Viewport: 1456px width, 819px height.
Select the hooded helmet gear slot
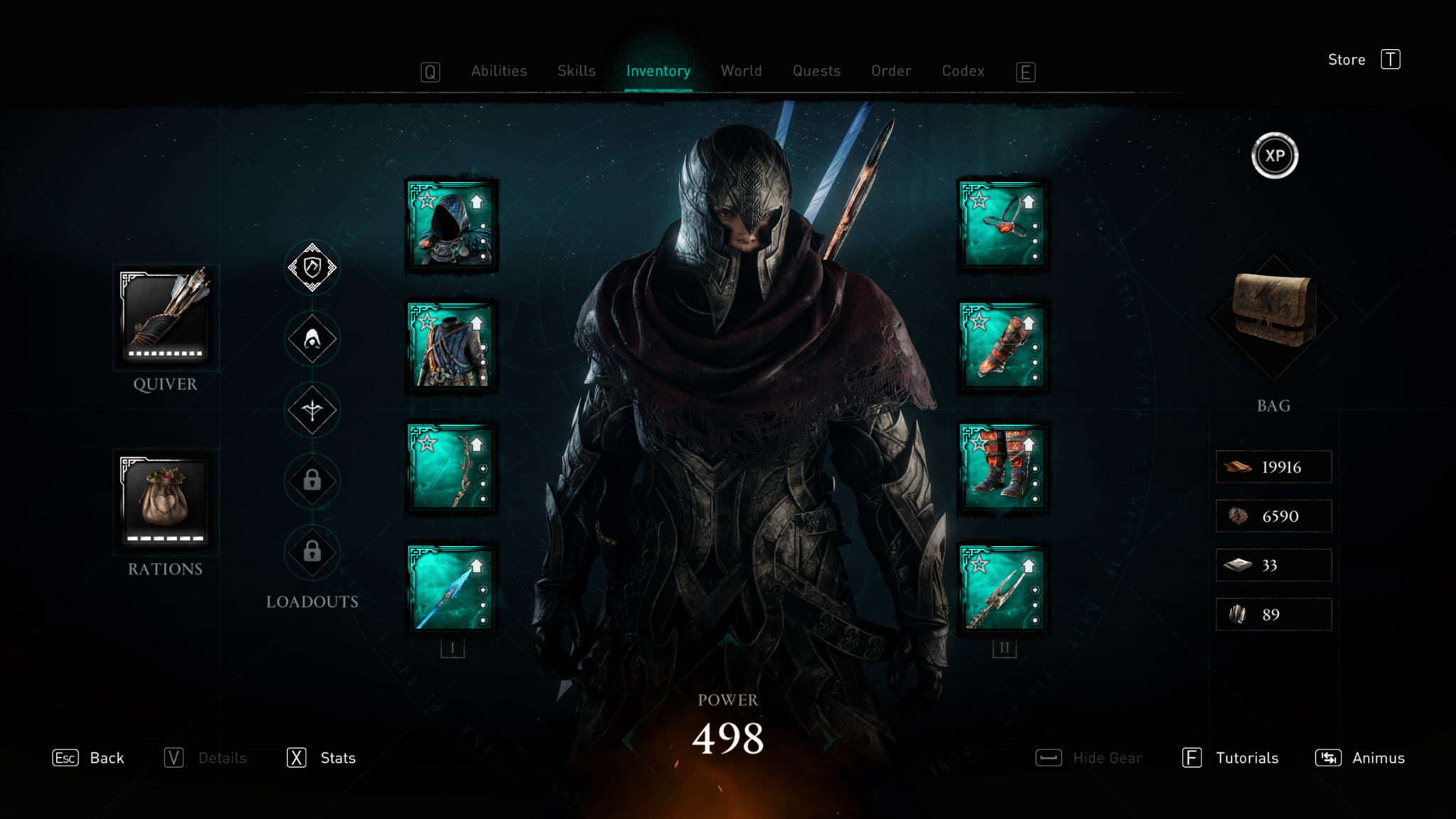pos(451,225)
